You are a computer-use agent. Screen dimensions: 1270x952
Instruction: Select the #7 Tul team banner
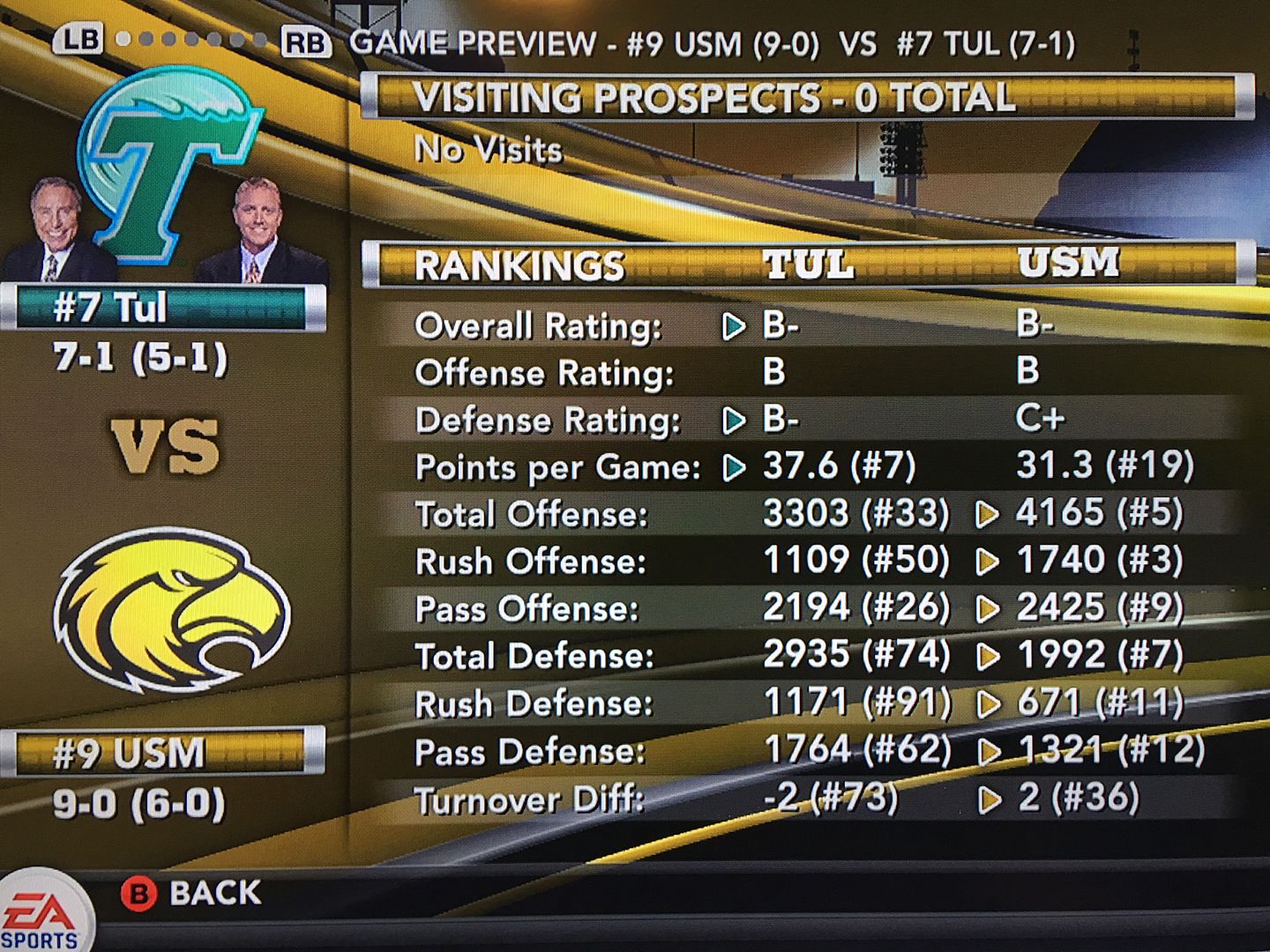pyautogui.click(x=163, y=309)
